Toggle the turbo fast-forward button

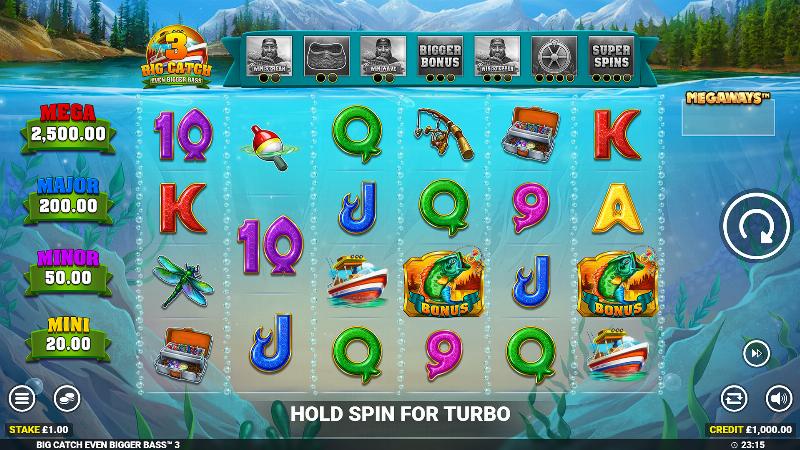(x=755, y=352)
